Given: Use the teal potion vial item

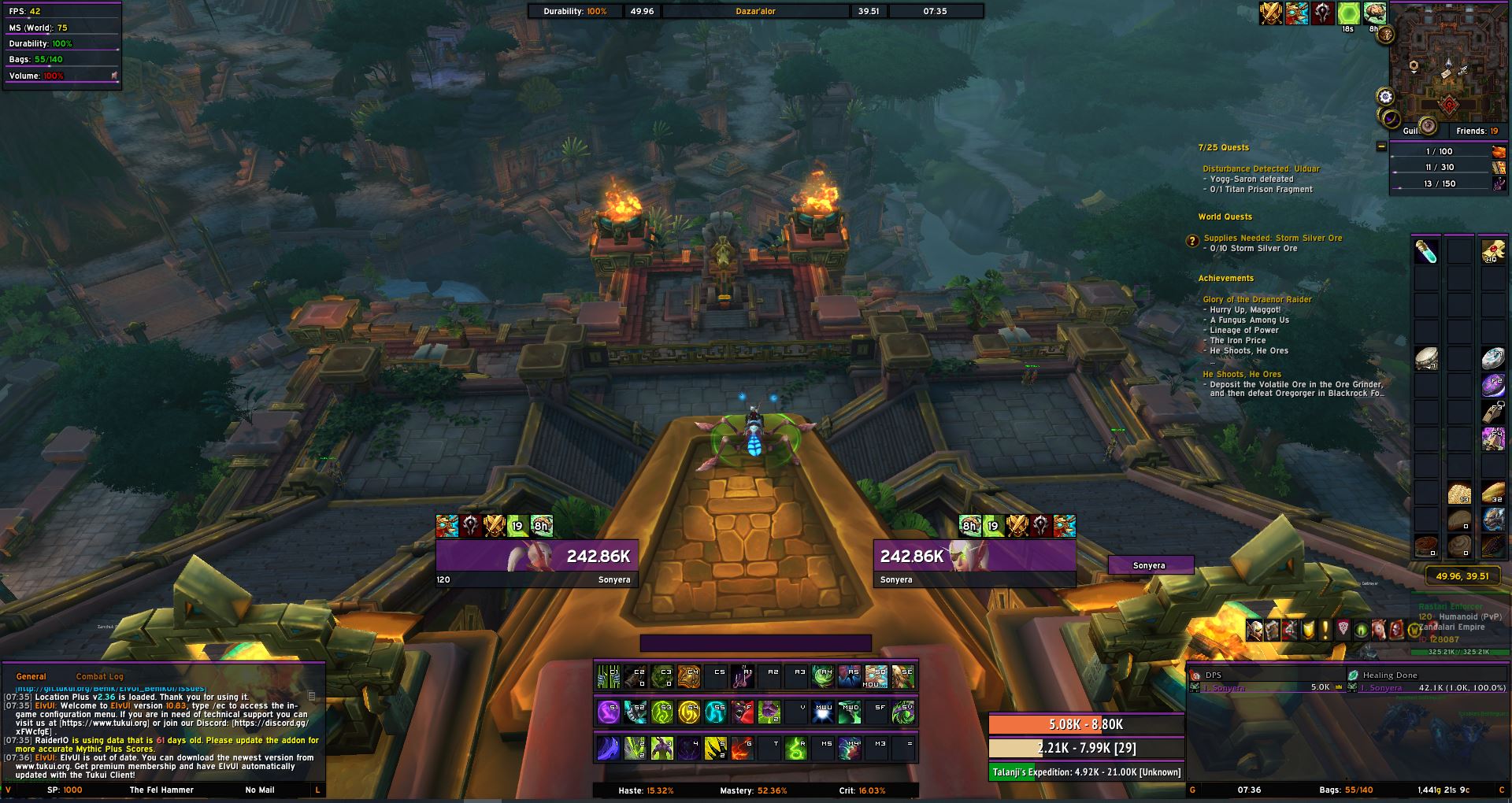Looking at the screenshot, I should (x=1426, y=251).
